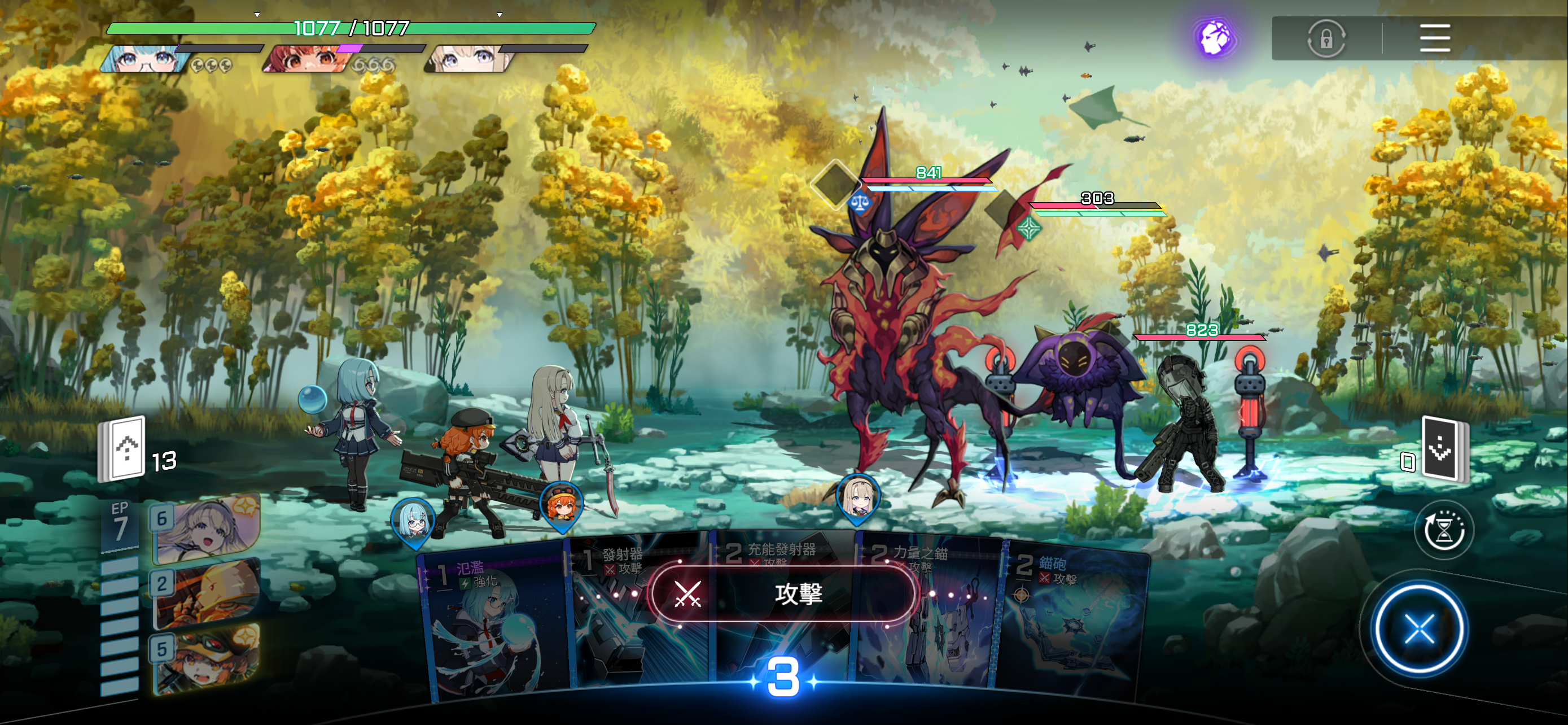The width and height of the screenshot is (1568, 725).
Task: Open the hamburger menu
Action: click(1434, 38)
